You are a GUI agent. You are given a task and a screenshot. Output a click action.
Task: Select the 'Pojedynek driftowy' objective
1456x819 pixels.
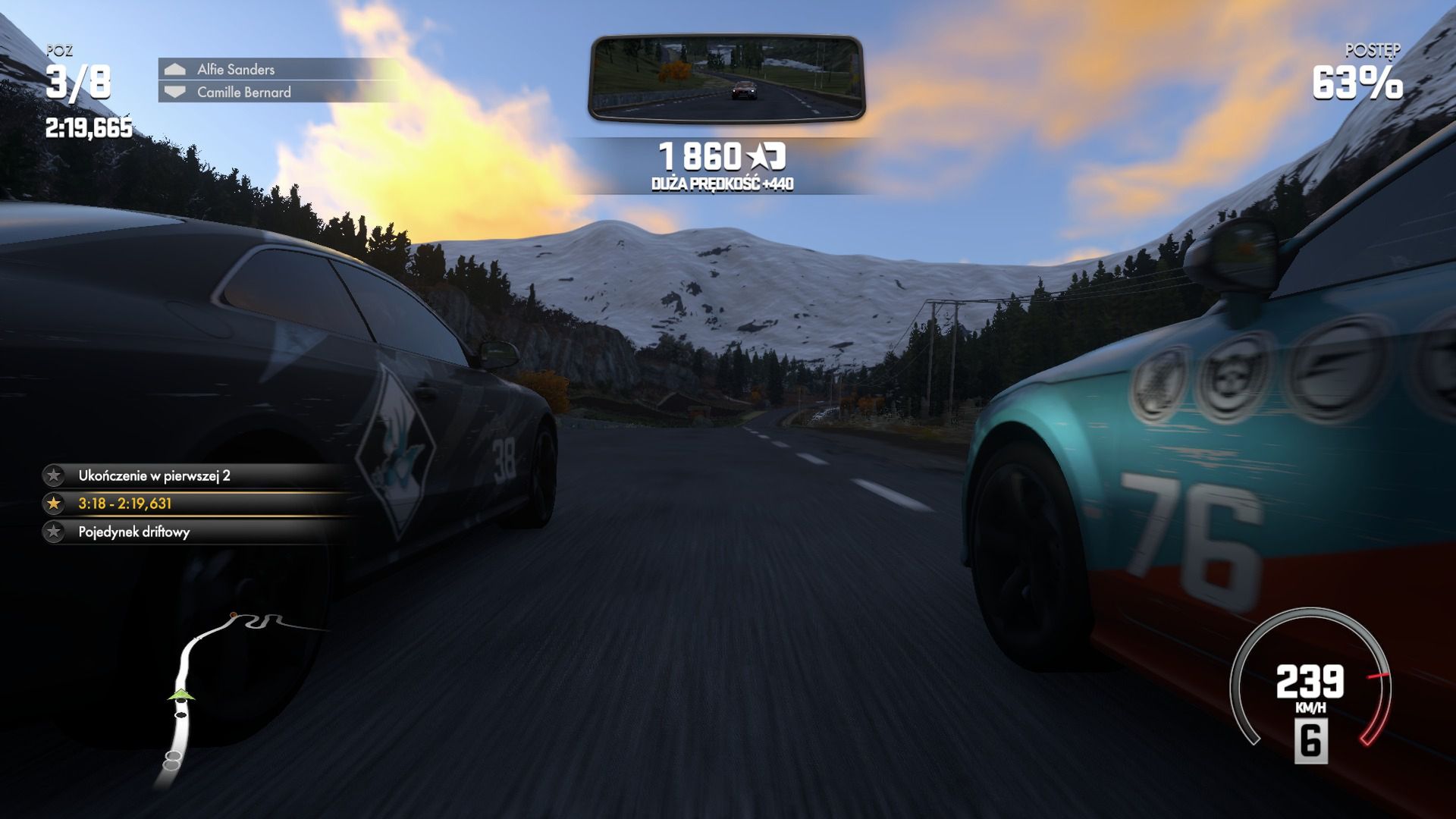click(134, 532)
